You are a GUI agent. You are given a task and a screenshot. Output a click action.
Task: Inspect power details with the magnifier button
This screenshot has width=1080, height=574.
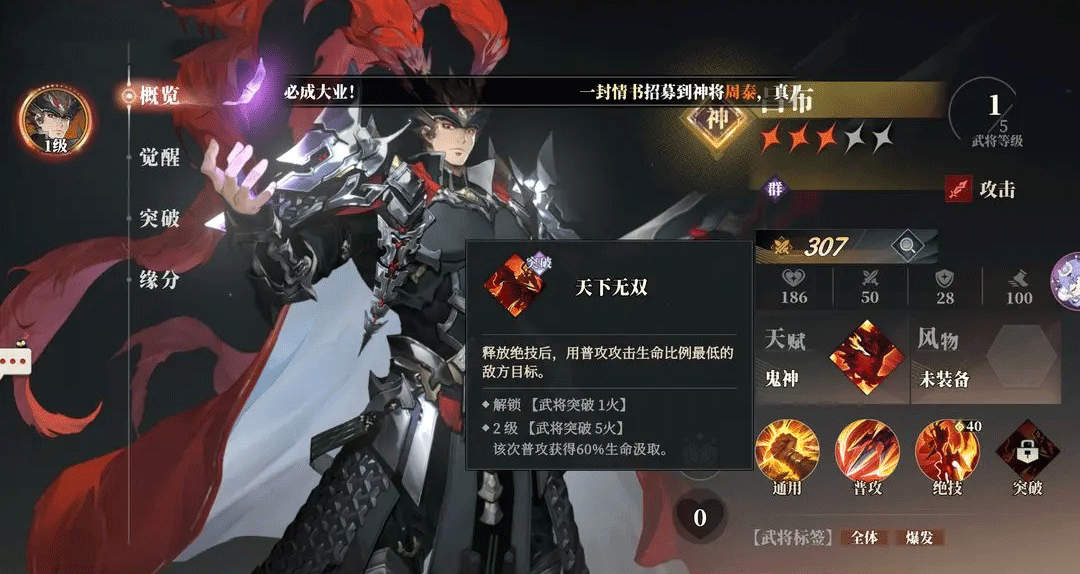908,245
